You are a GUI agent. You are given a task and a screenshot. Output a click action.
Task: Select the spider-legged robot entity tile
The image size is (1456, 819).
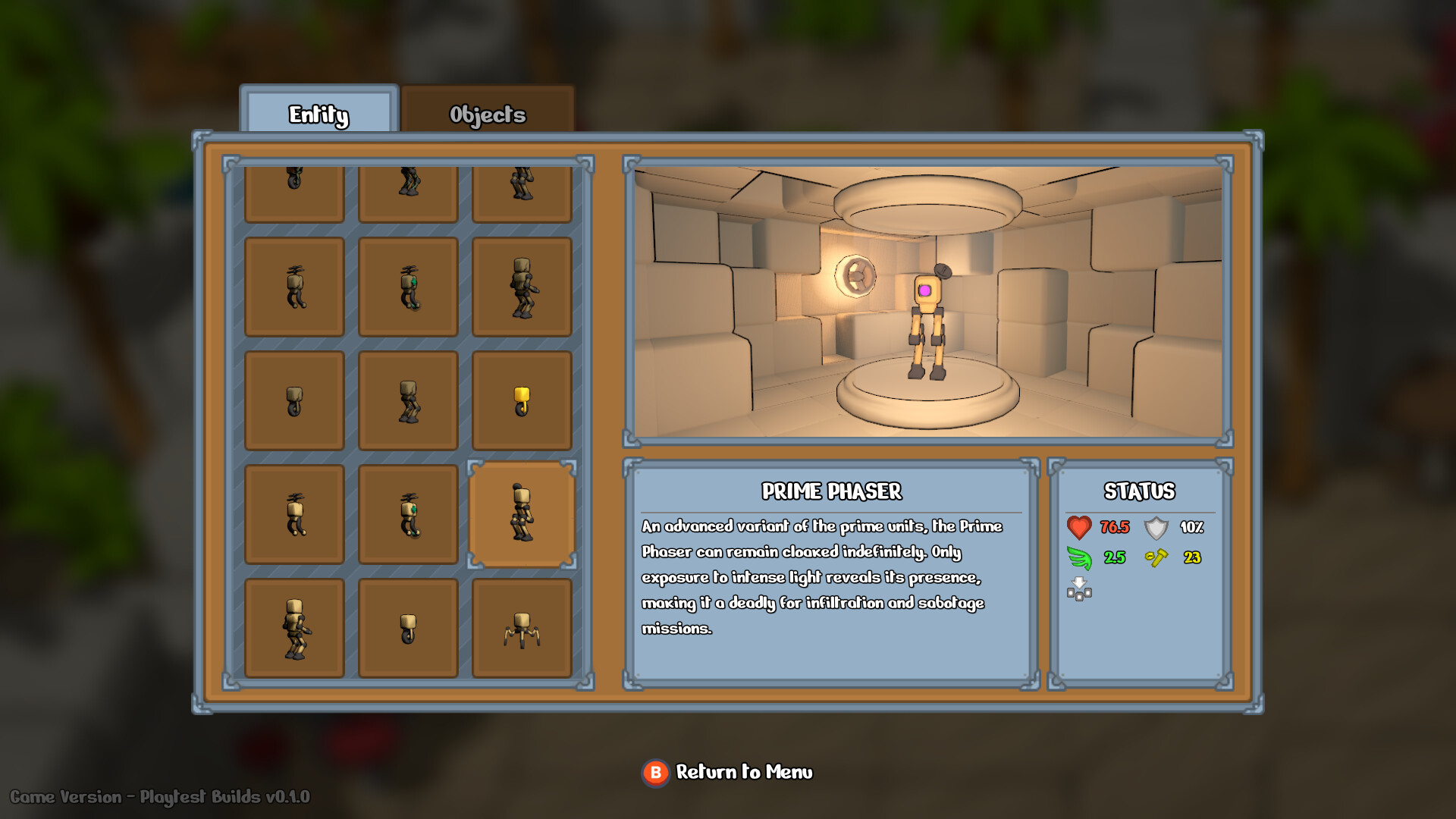[522, 628]
